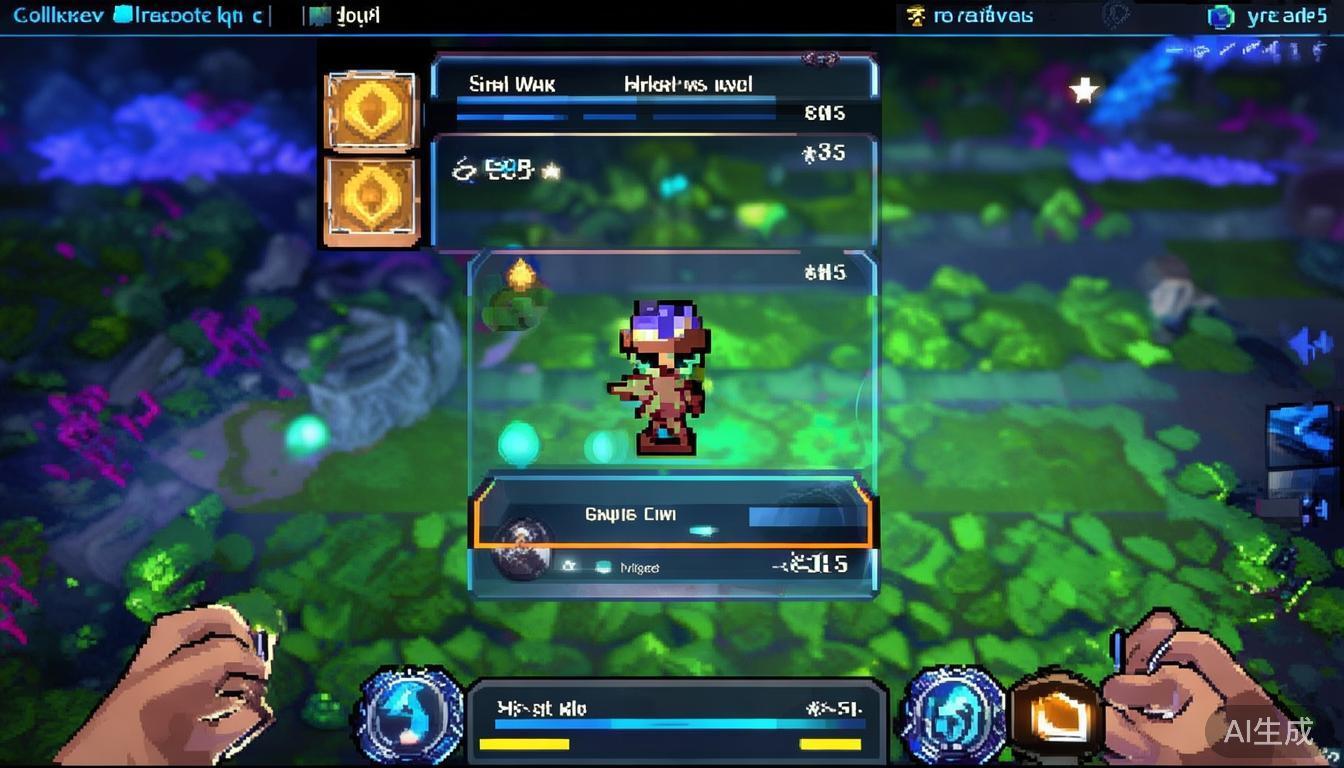
Task: Activate the blue orb beside the orange box
Action: click(x=953, y=712)
